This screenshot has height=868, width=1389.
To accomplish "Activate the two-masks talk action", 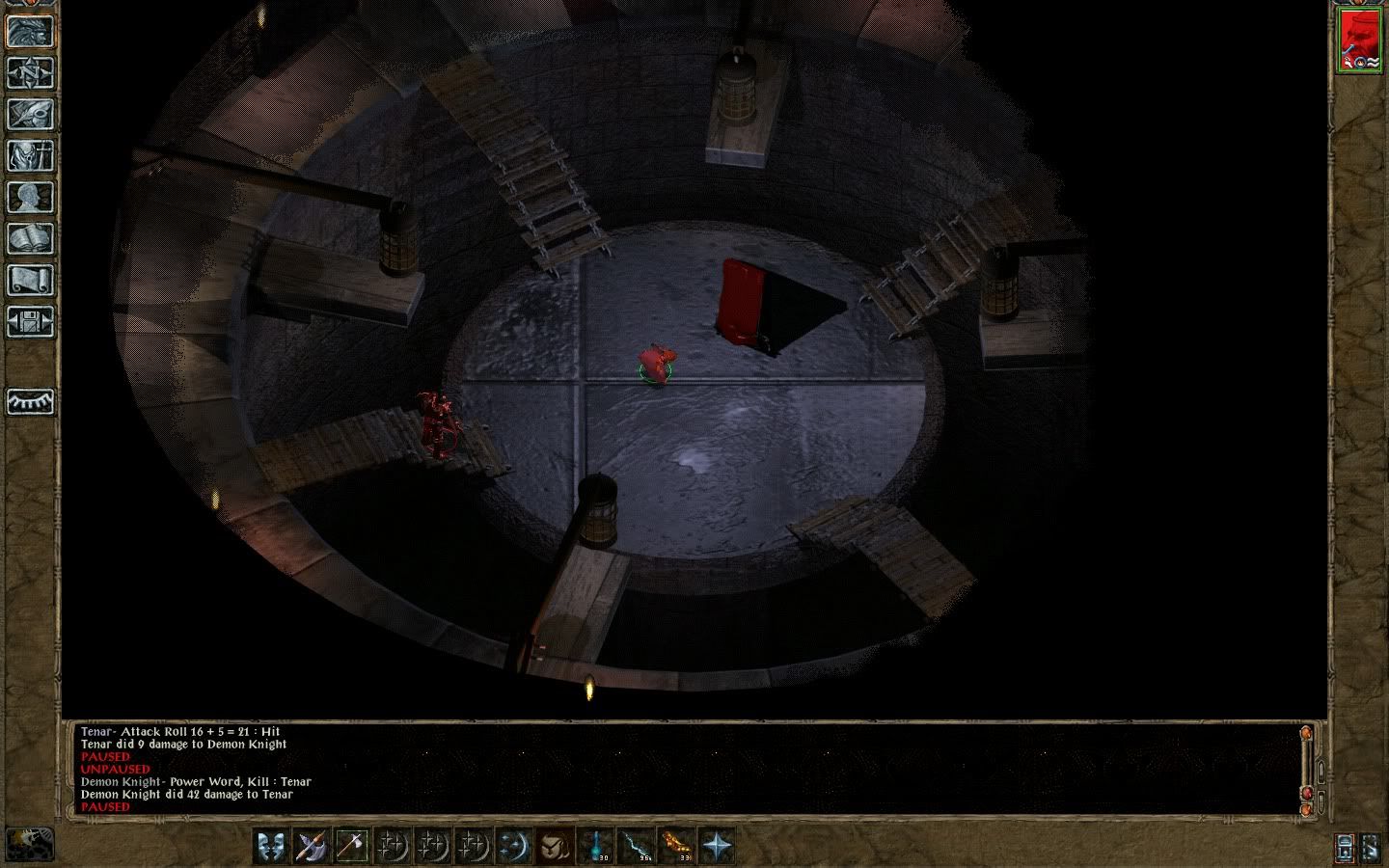I will (273, 846).
